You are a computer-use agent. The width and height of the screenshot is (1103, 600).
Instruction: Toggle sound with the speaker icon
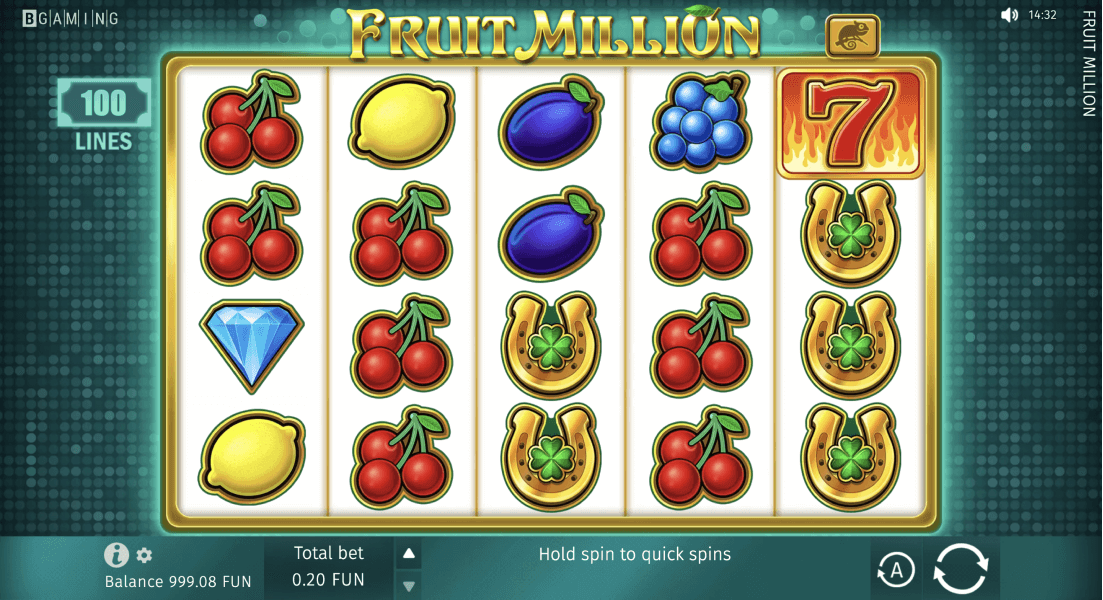pyautogui.click(x=1009, y=15)
